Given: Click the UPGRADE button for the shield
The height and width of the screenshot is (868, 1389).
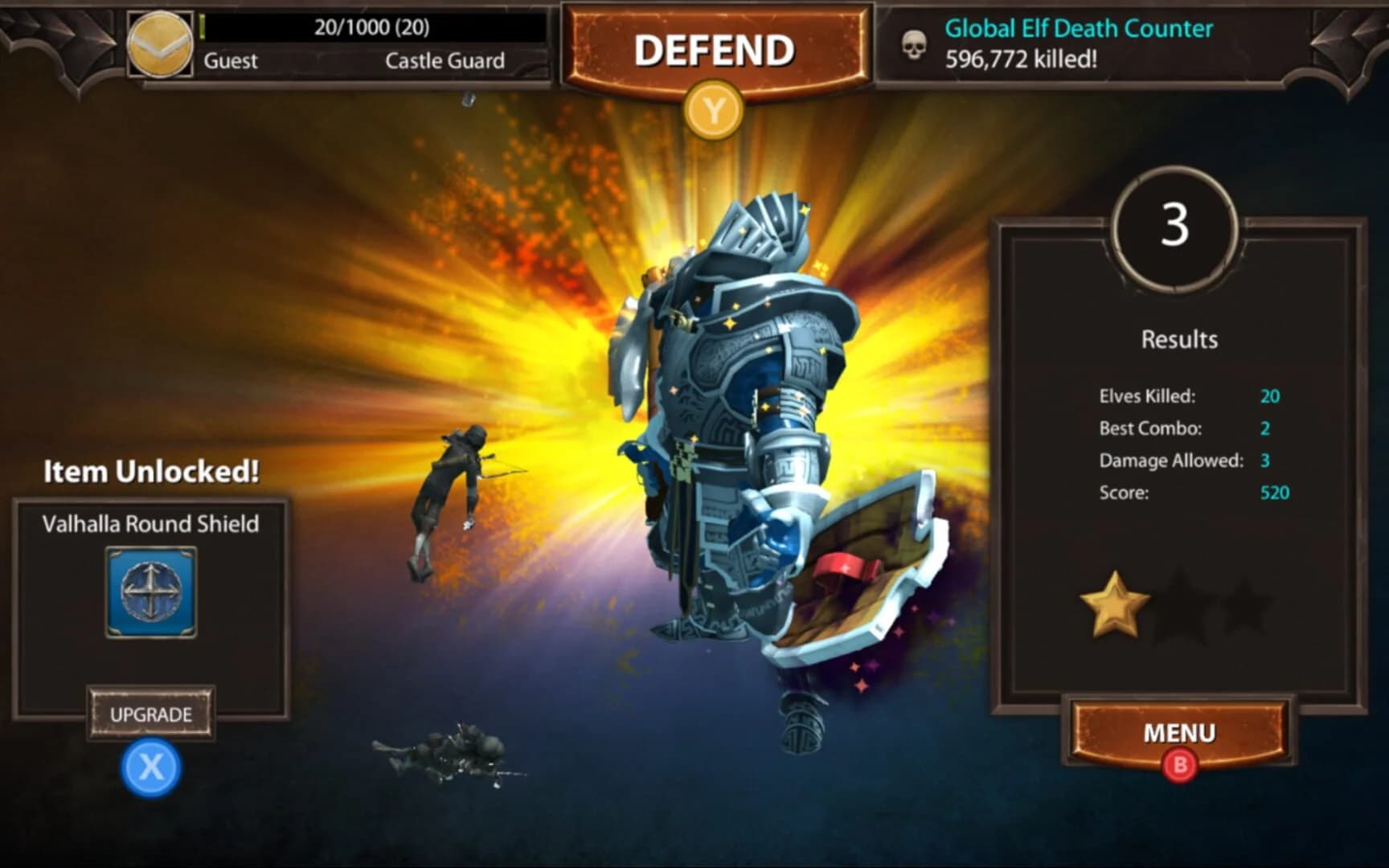Looking at the screenshot, I should click(150, 712).
